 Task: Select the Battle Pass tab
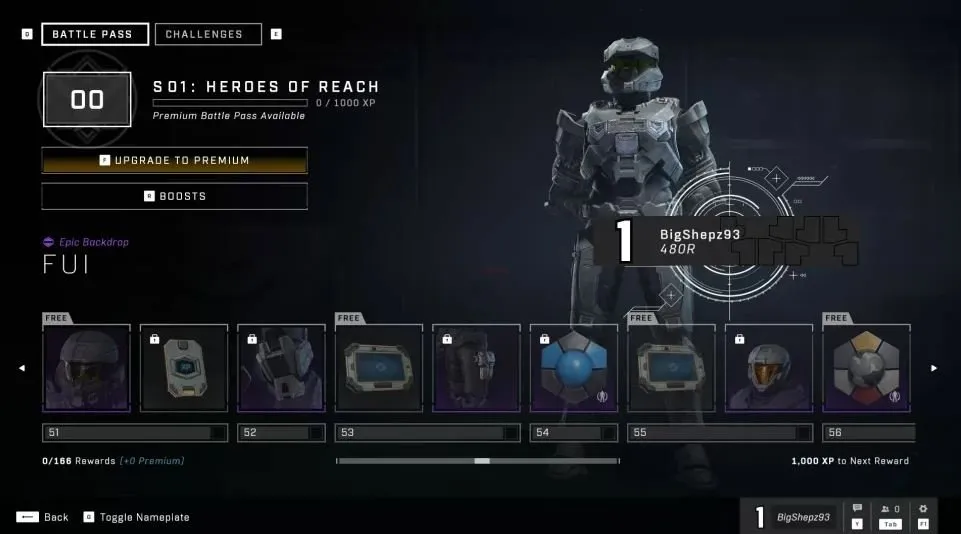(x=95, y=34)
